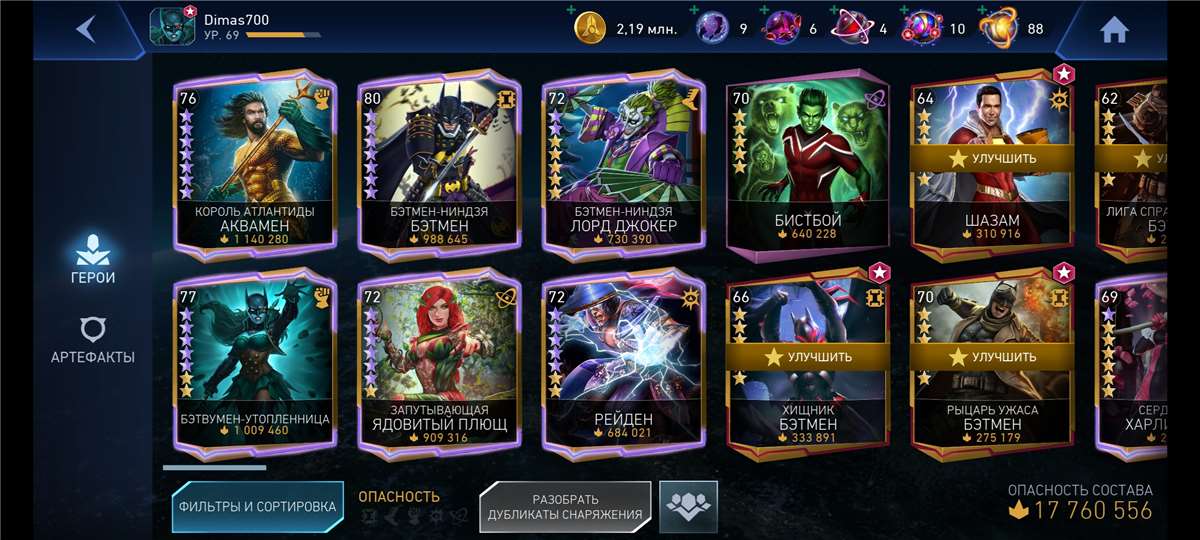Open Фильтры и сортировка

(x=257, y=507)
